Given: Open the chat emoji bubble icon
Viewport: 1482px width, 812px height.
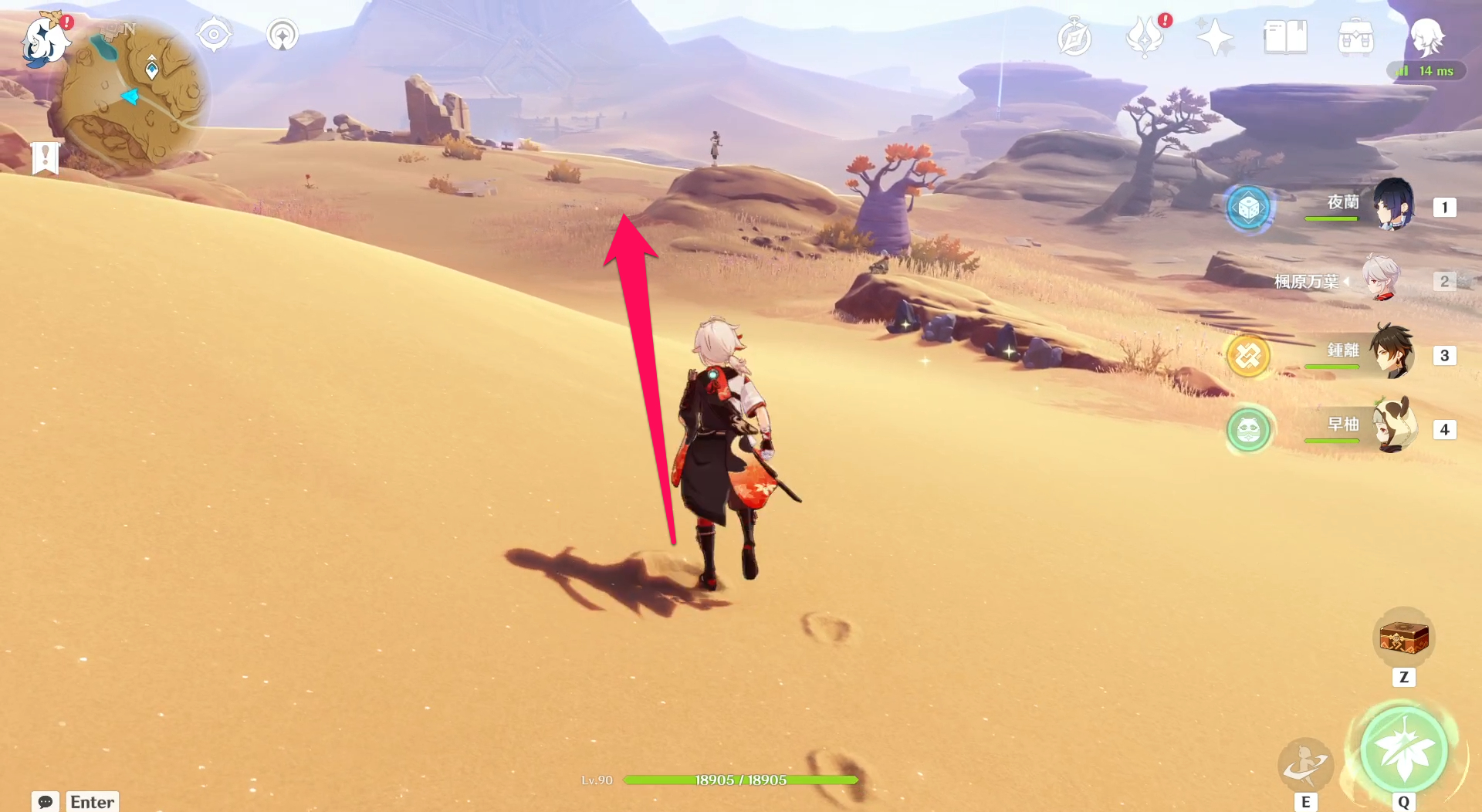Looking at the screenshot, I should pyautogui.click(x=45, y=803).
